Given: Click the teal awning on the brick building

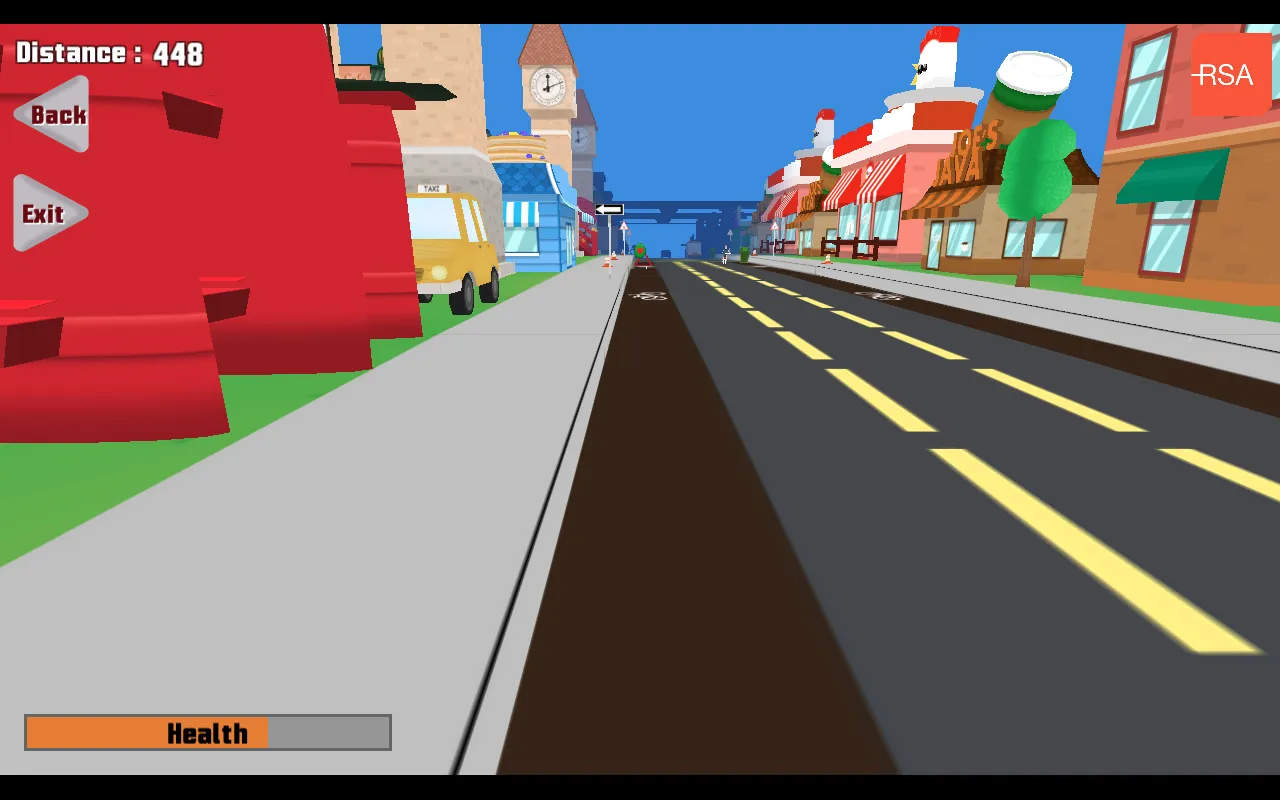Looking at the screenshot, I should click(1170, 175).
